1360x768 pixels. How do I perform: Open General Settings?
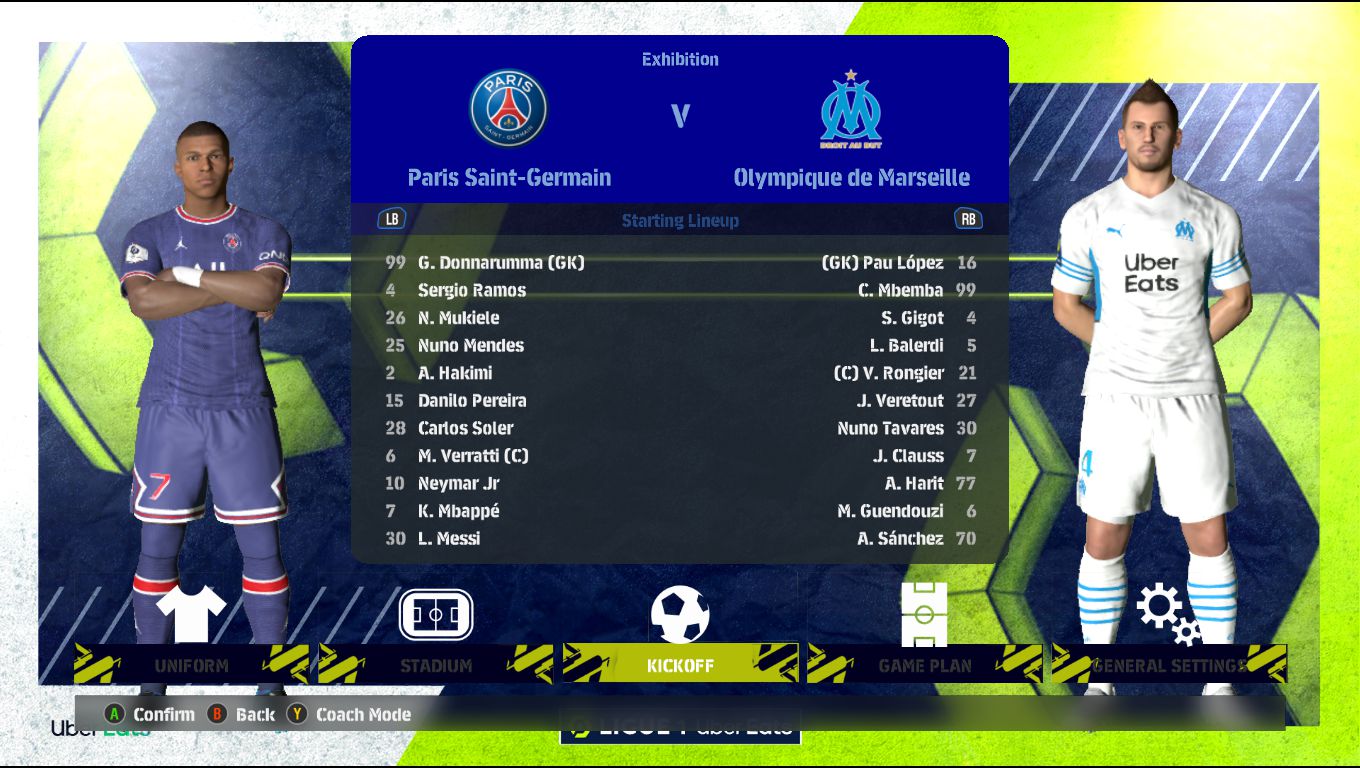[x=1168, y=665]
